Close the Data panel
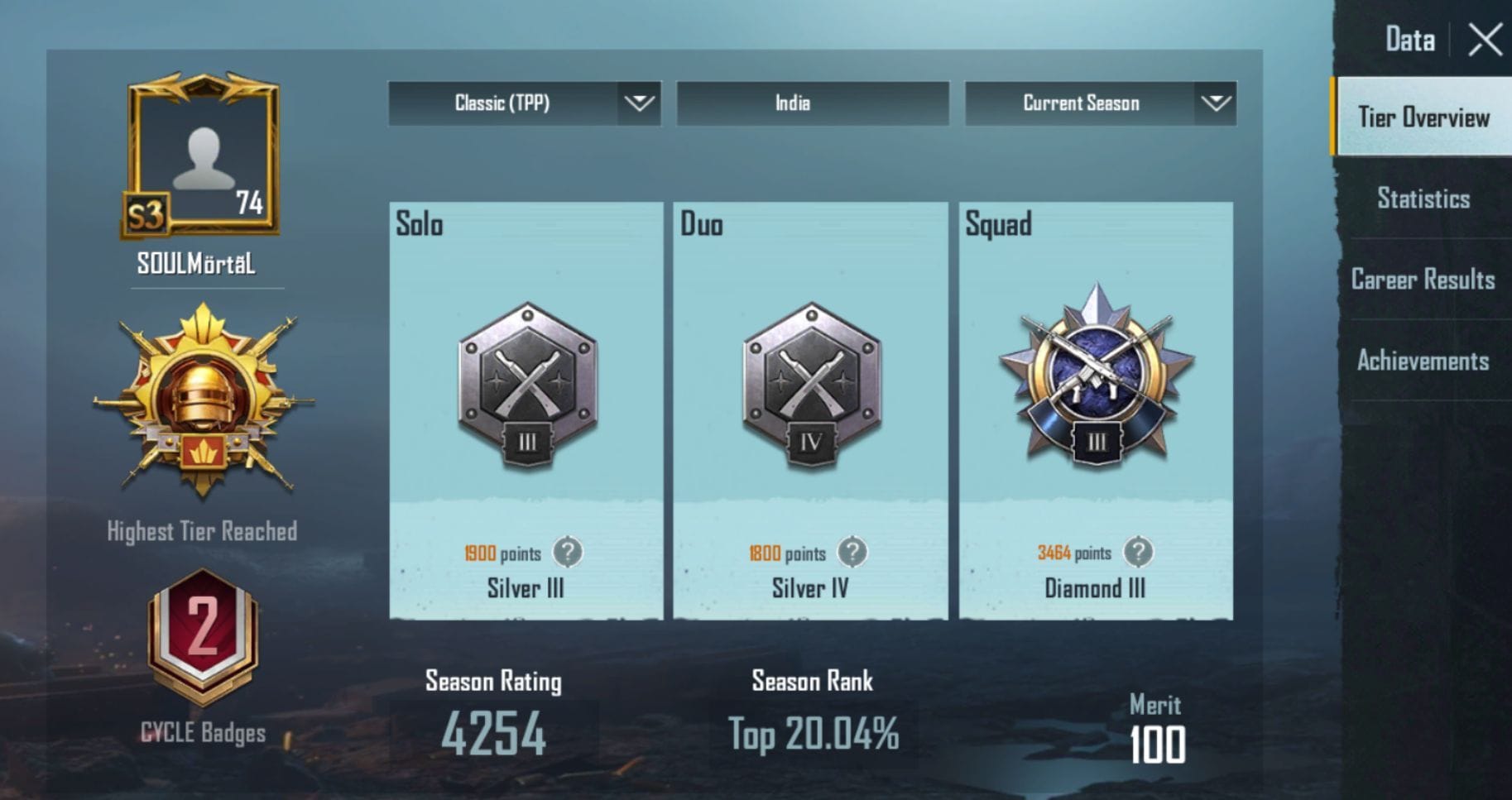 pyautogui.click(x=1486, y=39)
